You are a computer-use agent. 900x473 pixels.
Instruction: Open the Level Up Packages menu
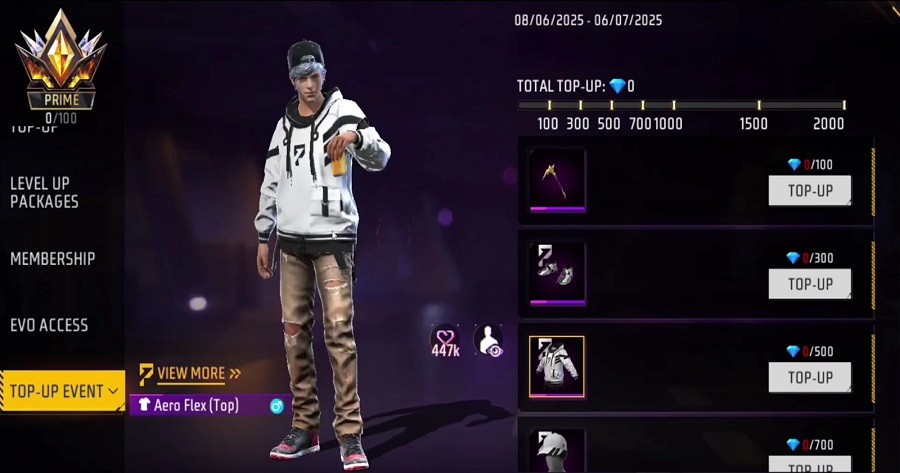[45, 192]
